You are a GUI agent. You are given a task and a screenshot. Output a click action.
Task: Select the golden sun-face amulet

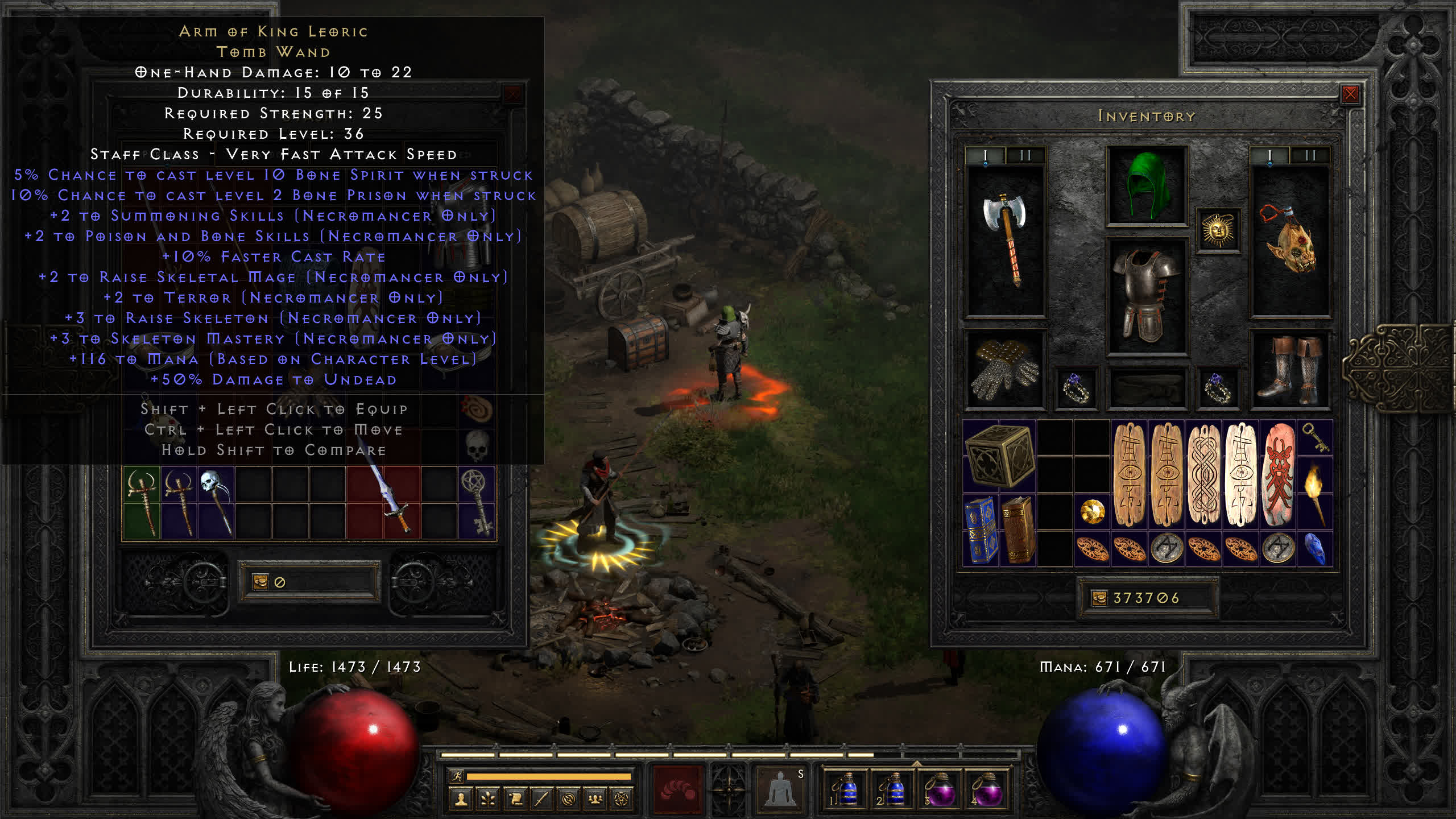click(x=1218, y=230)
